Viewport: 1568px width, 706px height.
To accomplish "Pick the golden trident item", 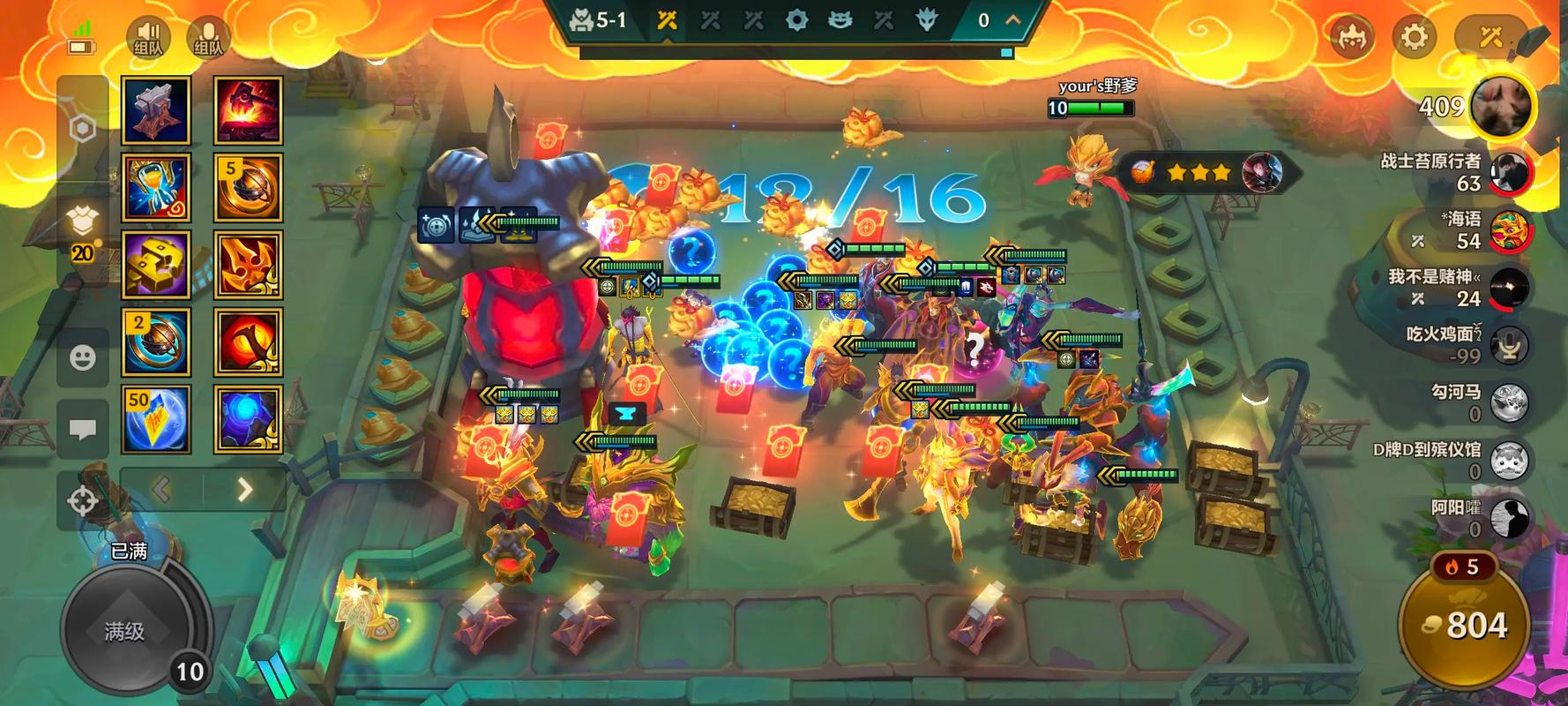I will click(248, 265).
